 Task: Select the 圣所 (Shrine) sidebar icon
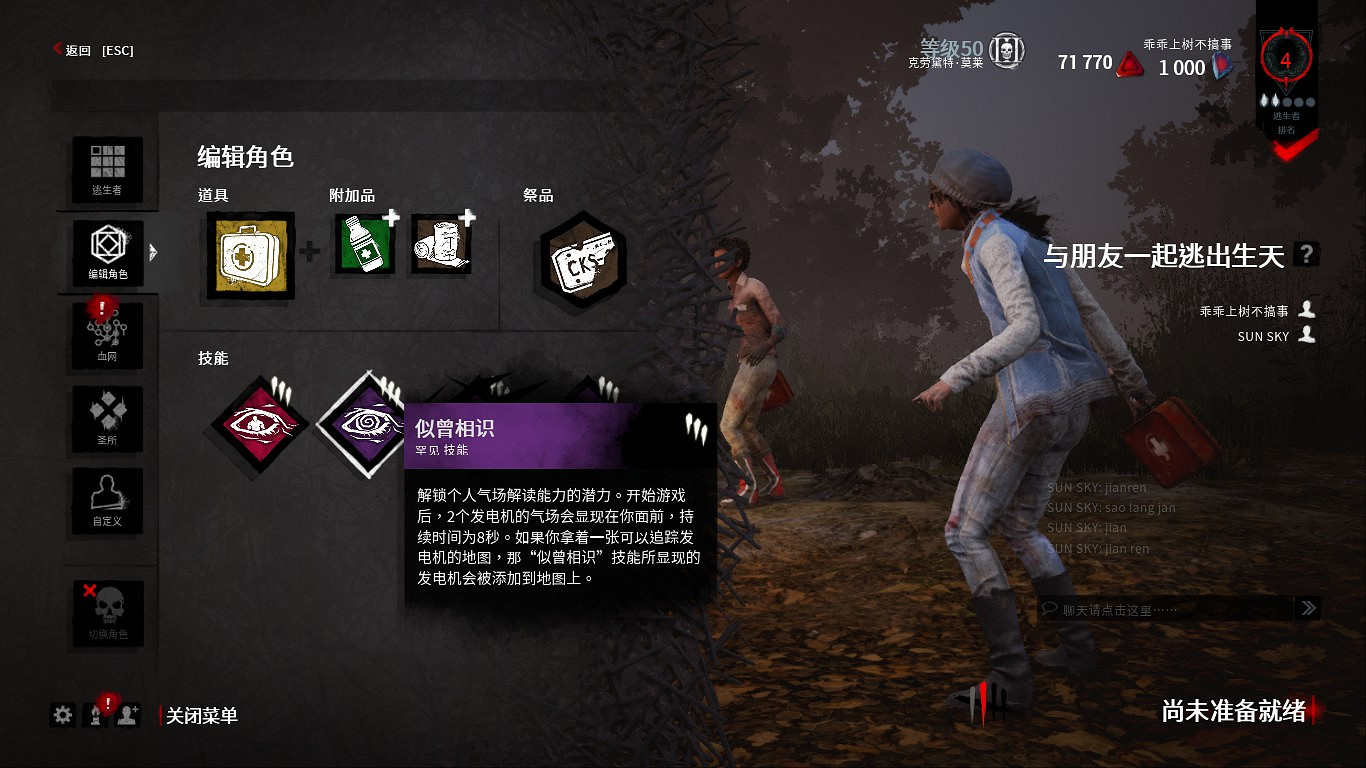coord(107,419)
